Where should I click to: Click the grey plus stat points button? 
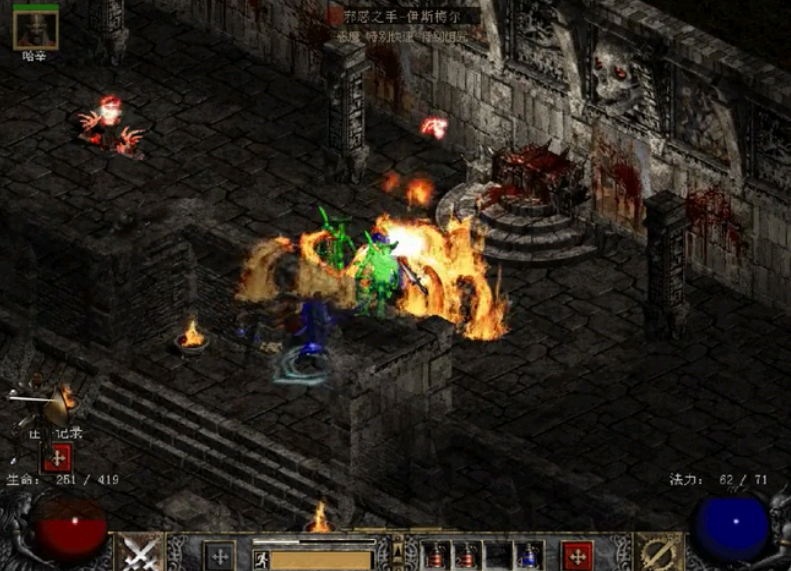coord(219,555)
